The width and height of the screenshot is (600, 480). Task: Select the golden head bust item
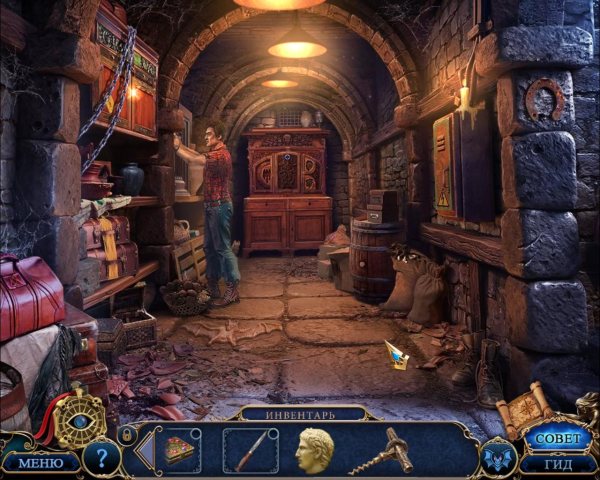pyautogui.click(x=313, y=449)
